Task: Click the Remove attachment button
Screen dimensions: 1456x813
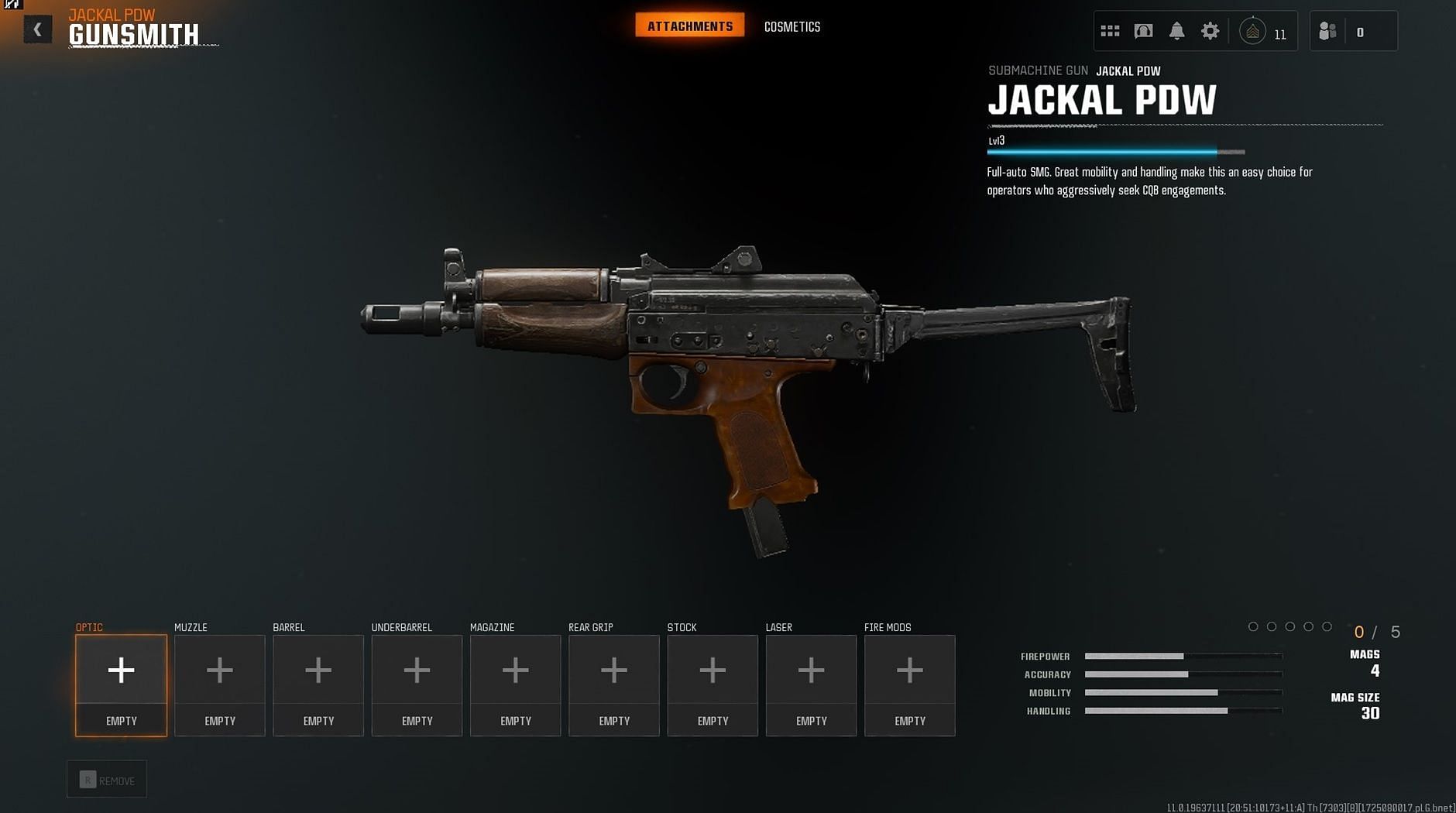Action: (x=107, y=780)
